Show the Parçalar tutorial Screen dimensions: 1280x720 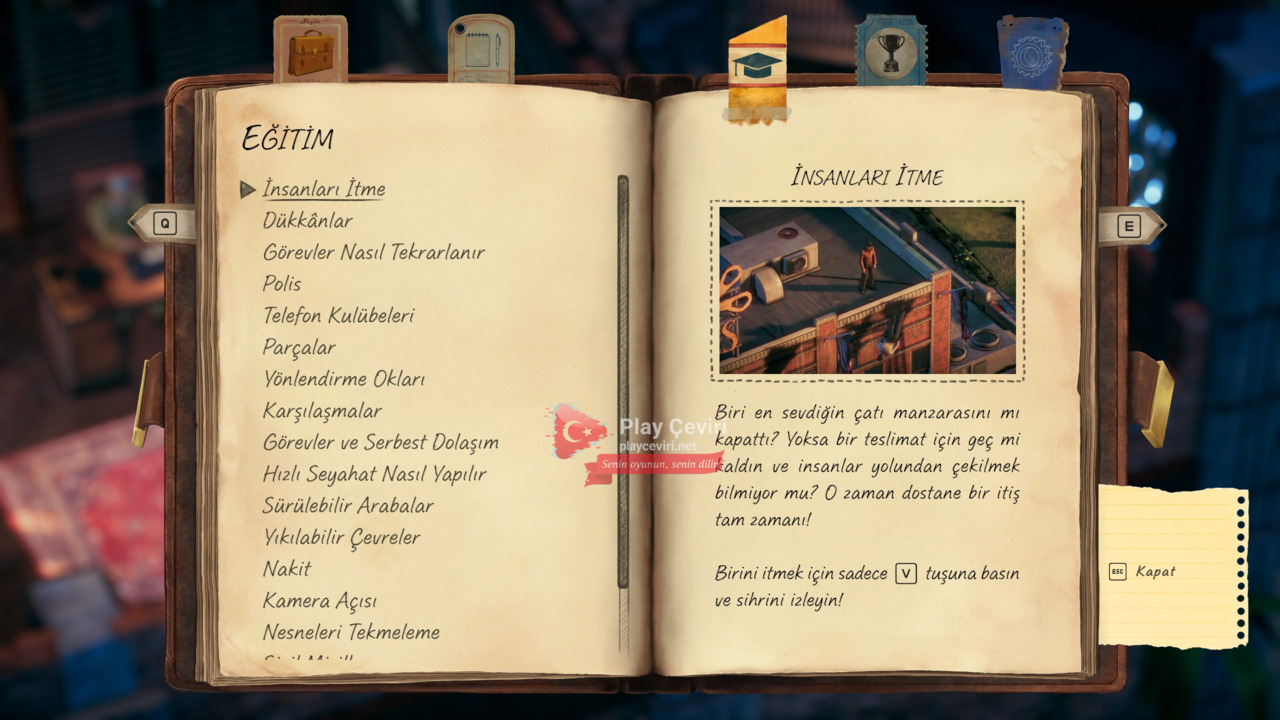tap(299, 348)
